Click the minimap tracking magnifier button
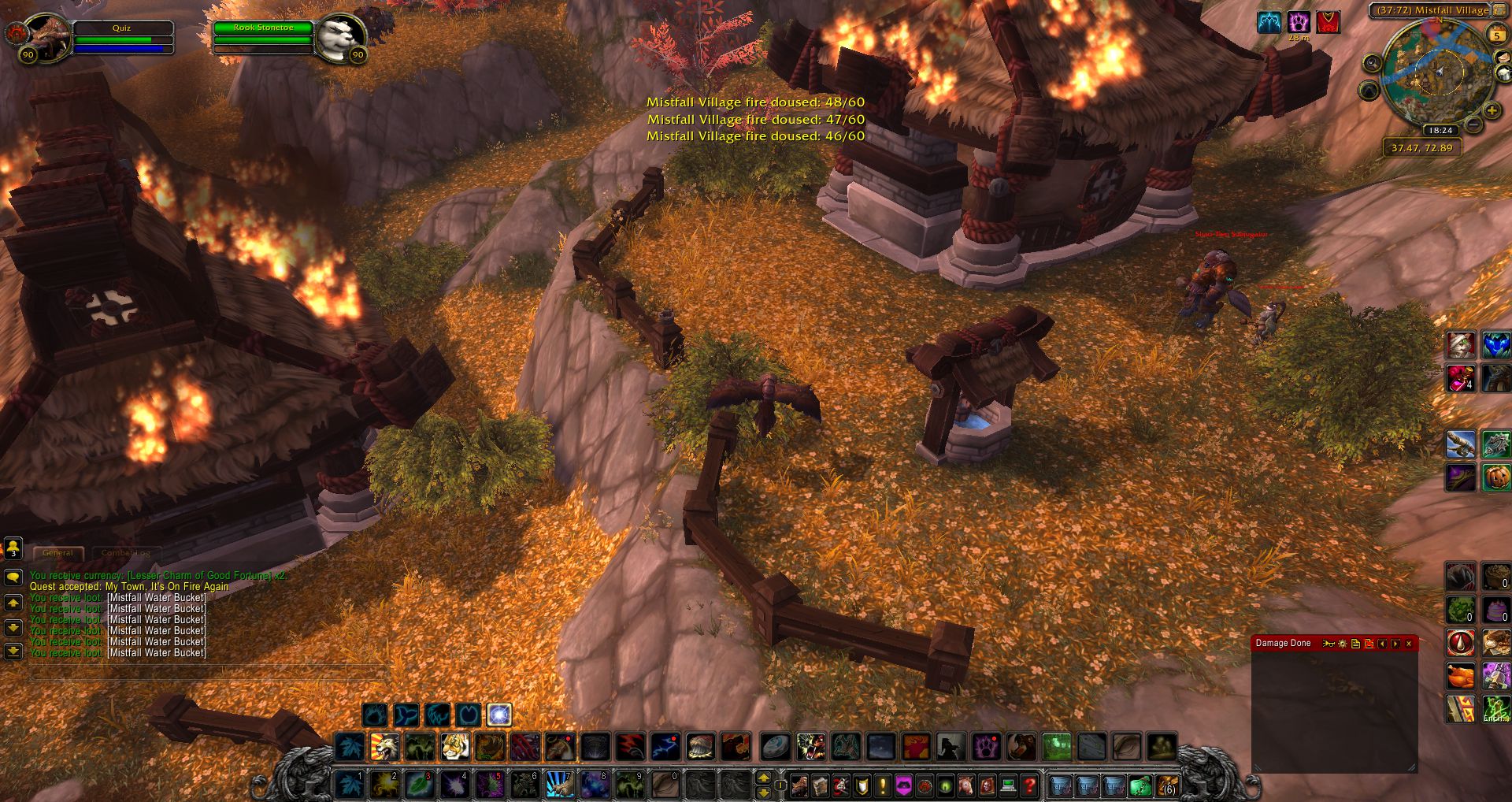1512x802 pixels. tap(1373, 63)
